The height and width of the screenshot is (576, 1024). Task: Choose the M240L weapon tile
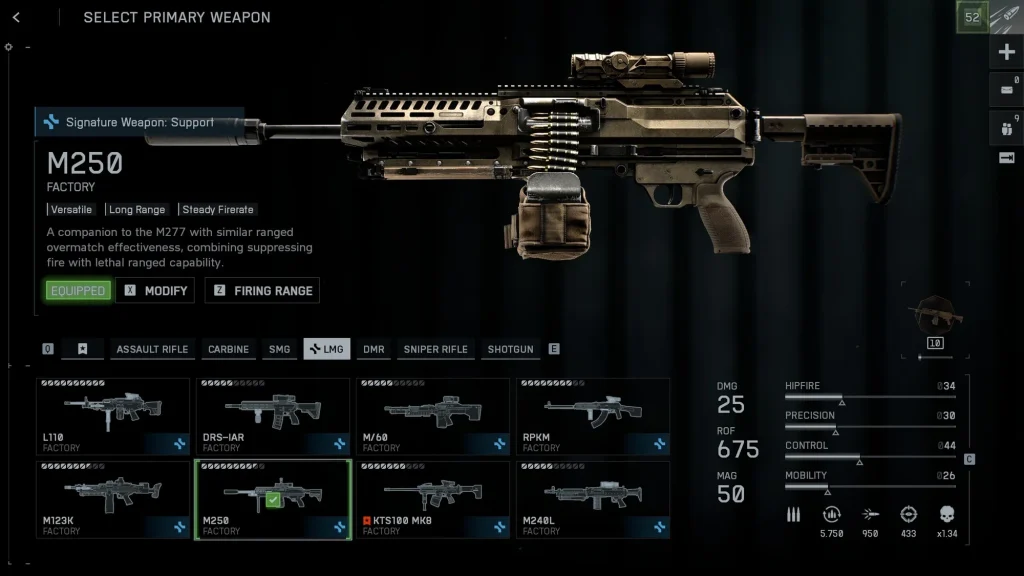click(593, 499)
